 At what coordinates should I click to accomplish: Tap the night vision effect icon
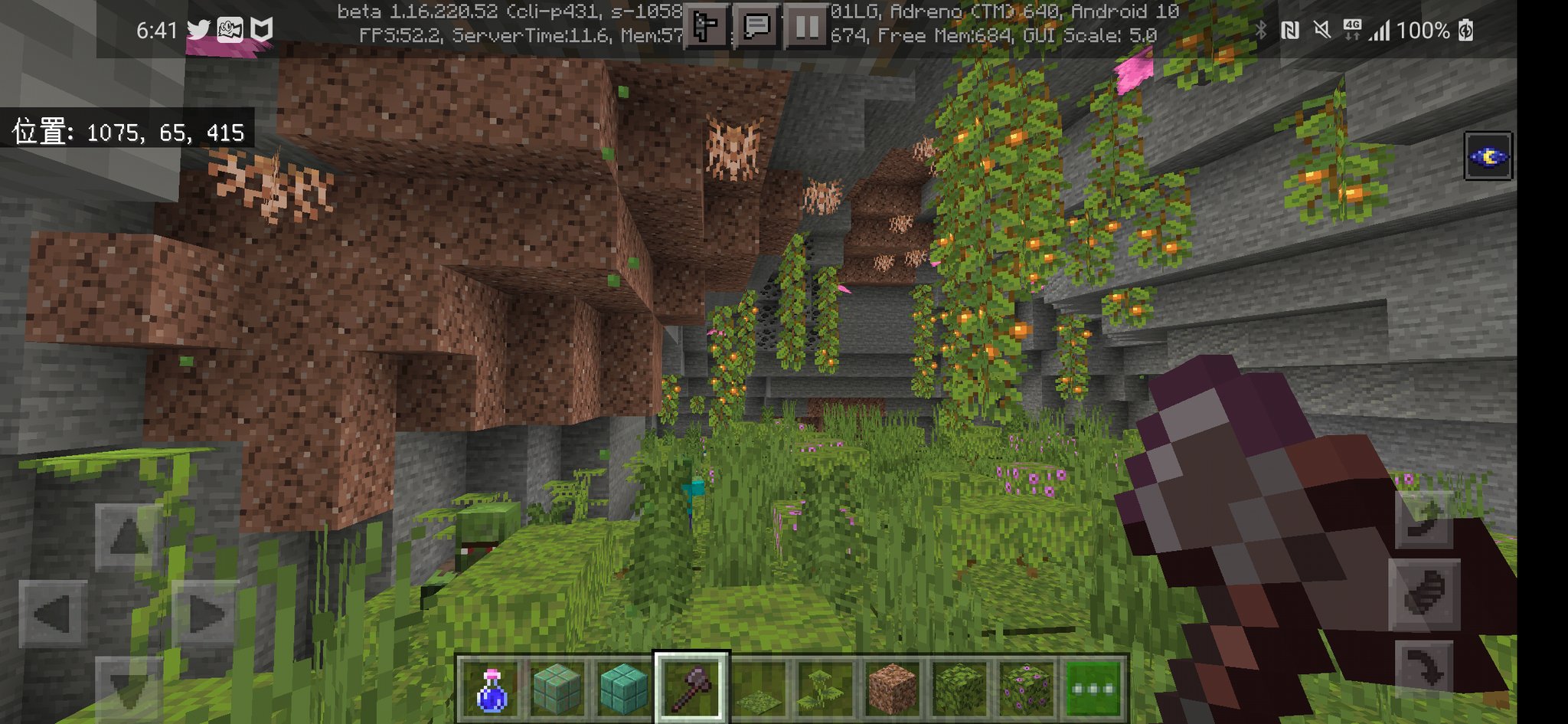1488,156
